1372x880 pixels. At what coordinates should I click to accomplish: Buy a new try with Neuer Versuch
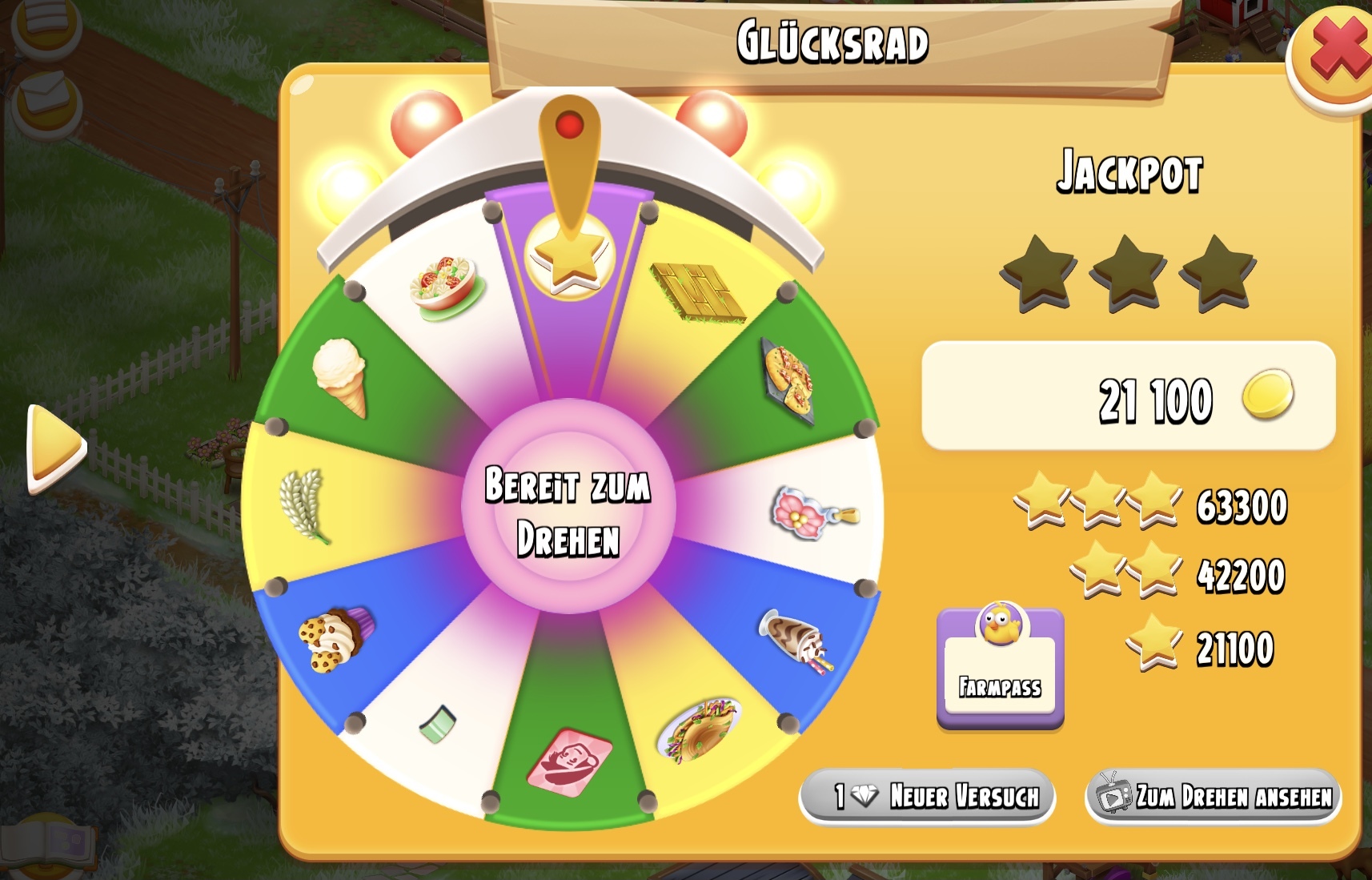coord(927,796)
